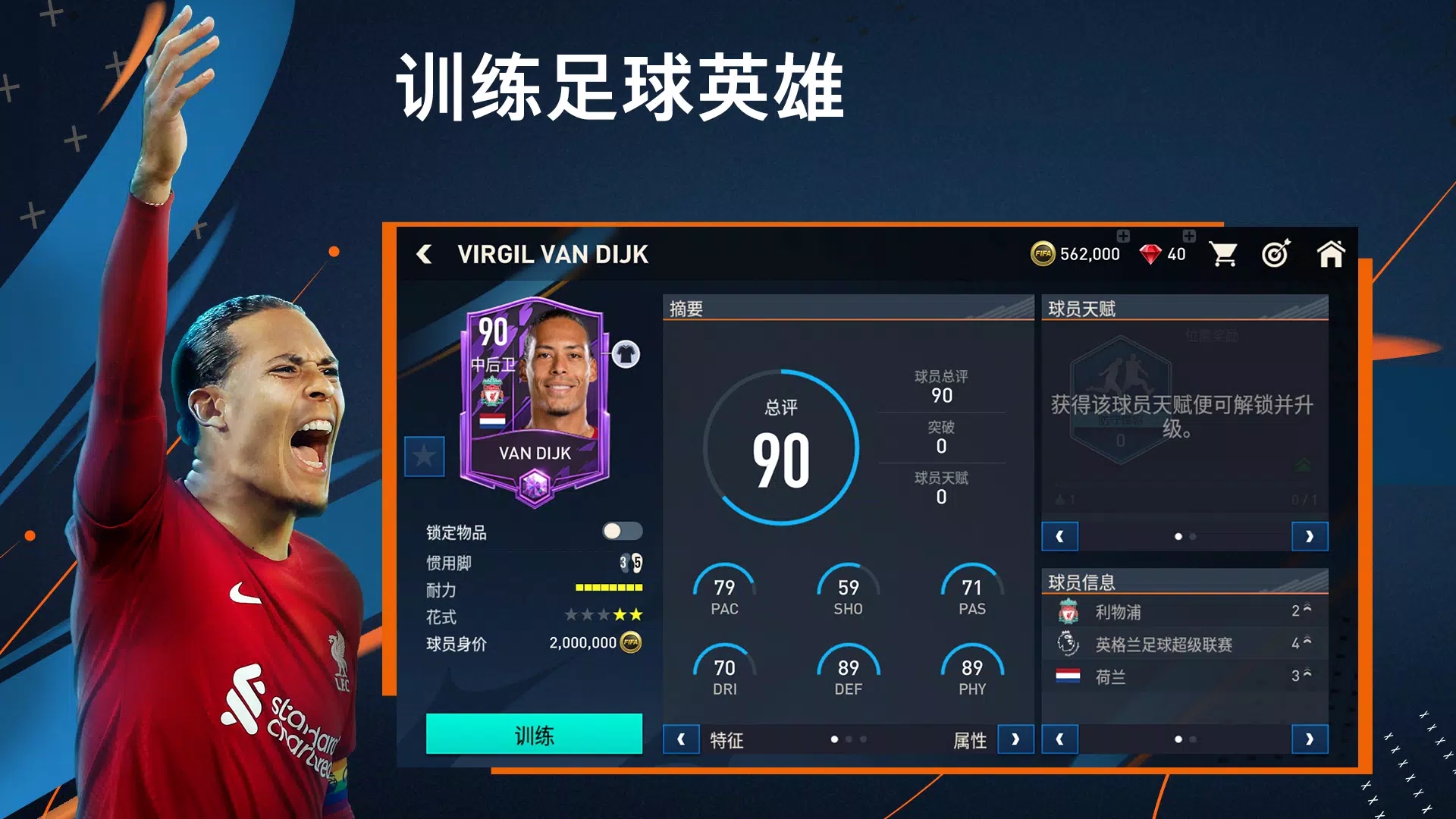Toggle the 锁定物品 lock item switch
Image resolution: width=1456 pixels, height=819 pixels.
tap(623, 532)
